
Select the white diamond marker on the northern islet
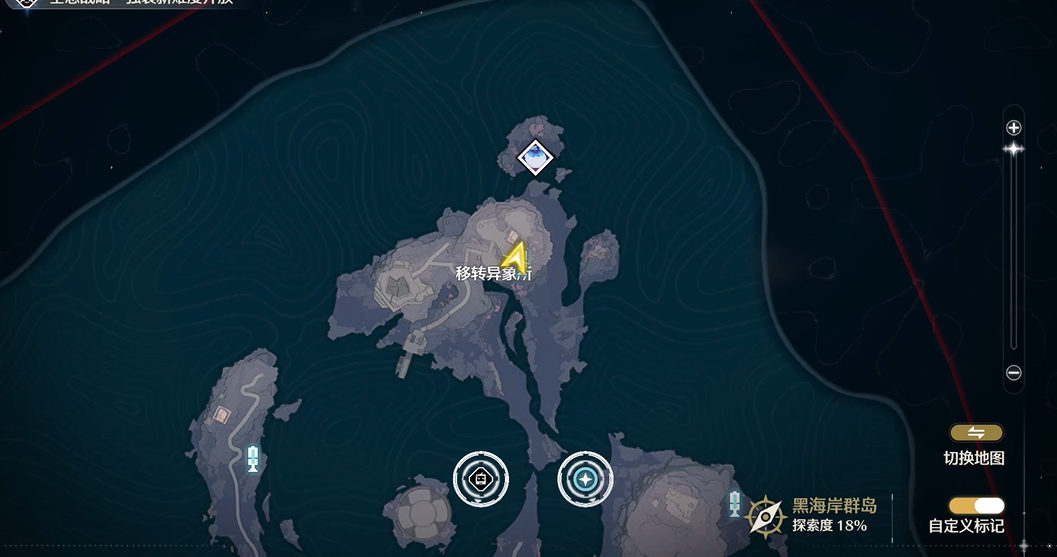pyautogui.click(x=536, y=157)
